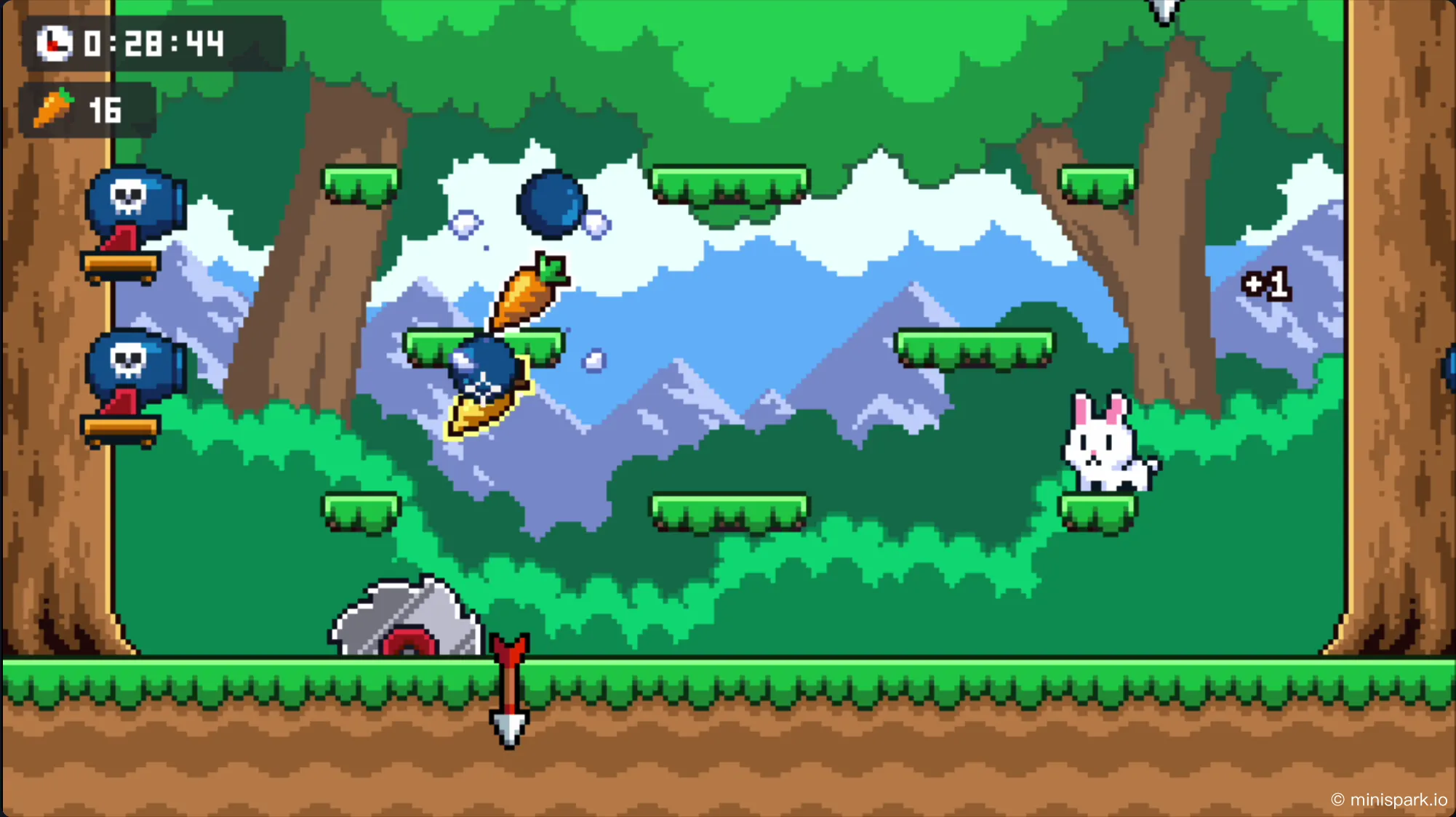
Task: Click the clock icon on the timer display
Action: pyautogui.click(x=54, y=45)
